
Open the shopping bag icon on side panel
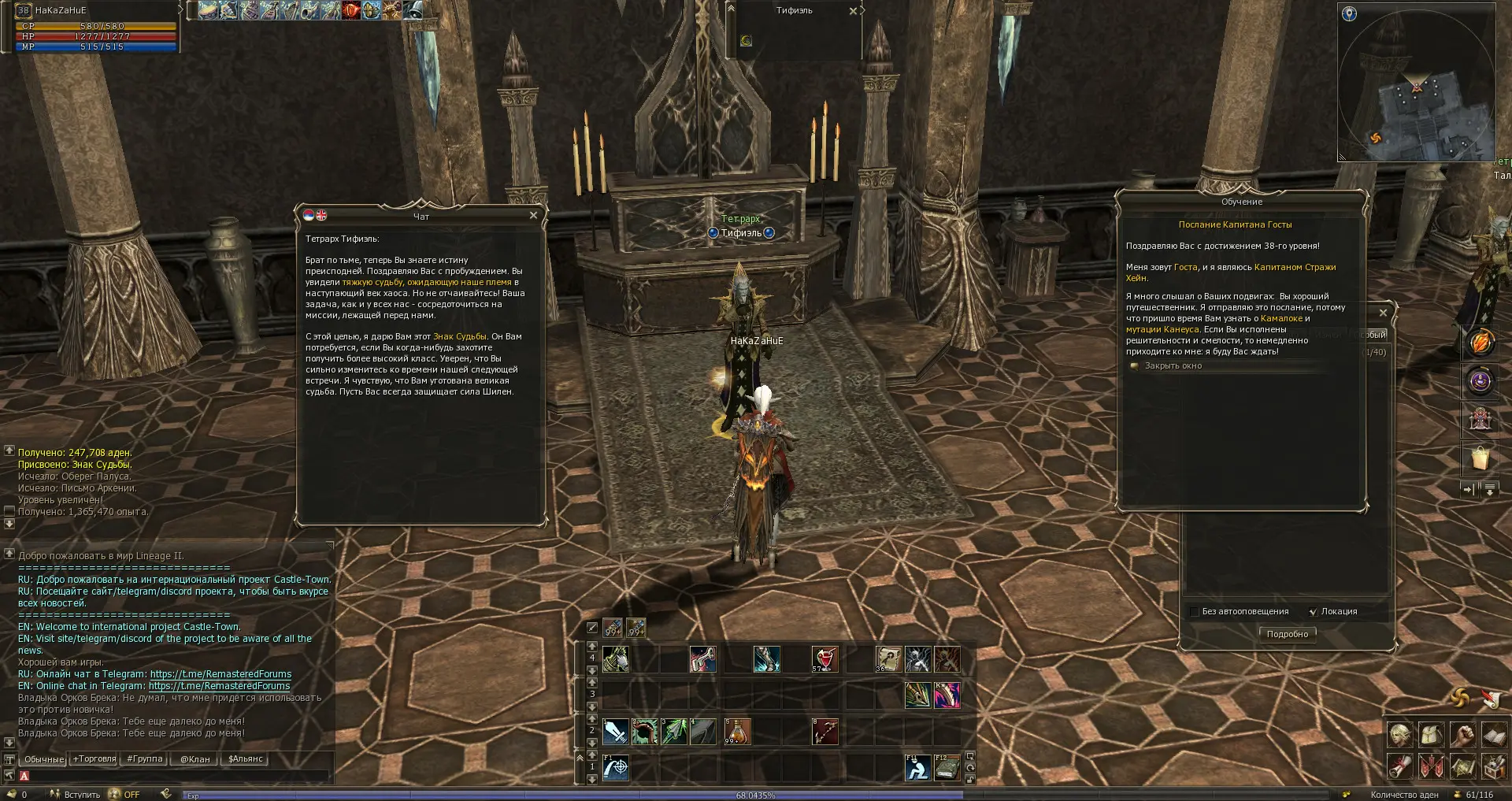(1480, 458)
